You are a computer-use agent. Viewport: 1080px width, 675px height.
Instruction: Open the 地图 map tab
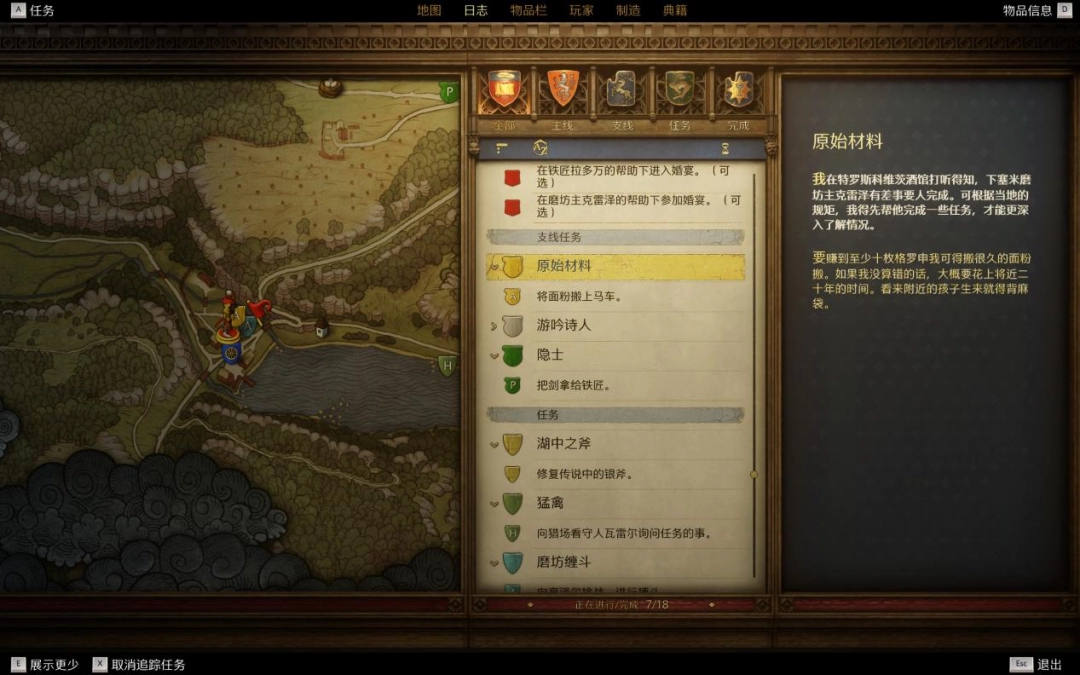click(x=429, y=10)
